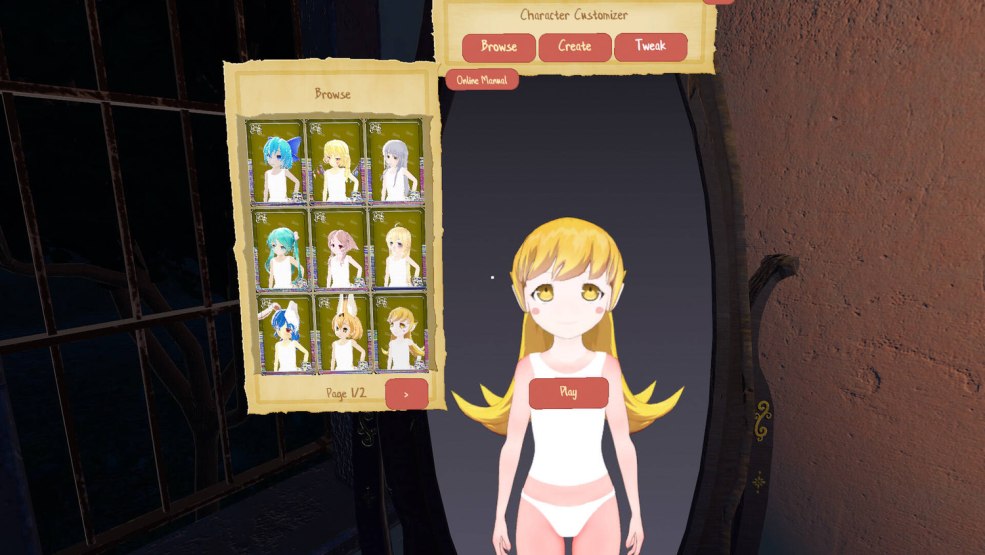
Task: Choose the teal twin-tail character card
Action: [x=276, y=250]
